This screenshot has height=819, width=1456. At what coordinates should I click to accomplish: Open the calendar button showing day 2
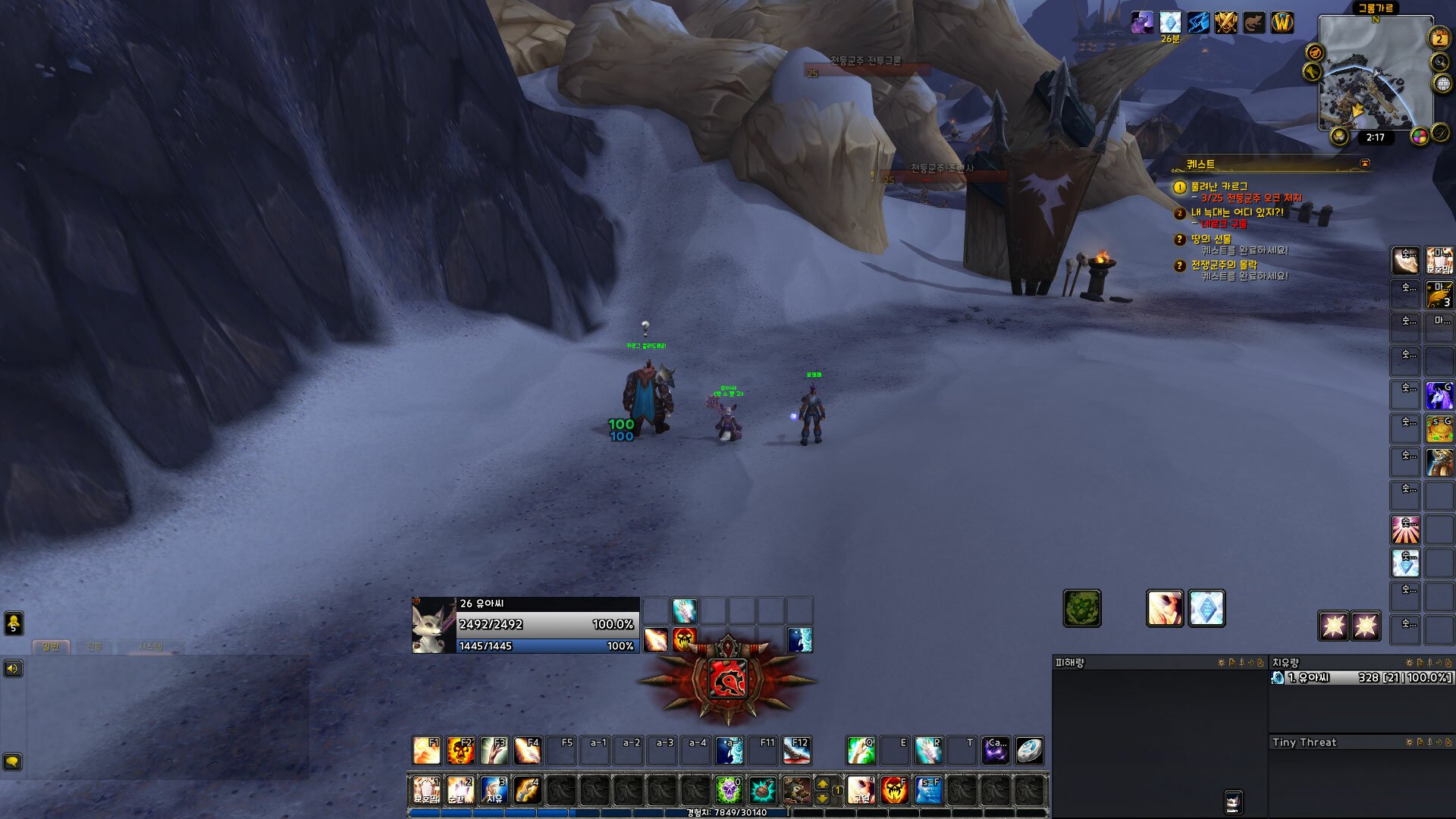click(x=1439, y=38)
